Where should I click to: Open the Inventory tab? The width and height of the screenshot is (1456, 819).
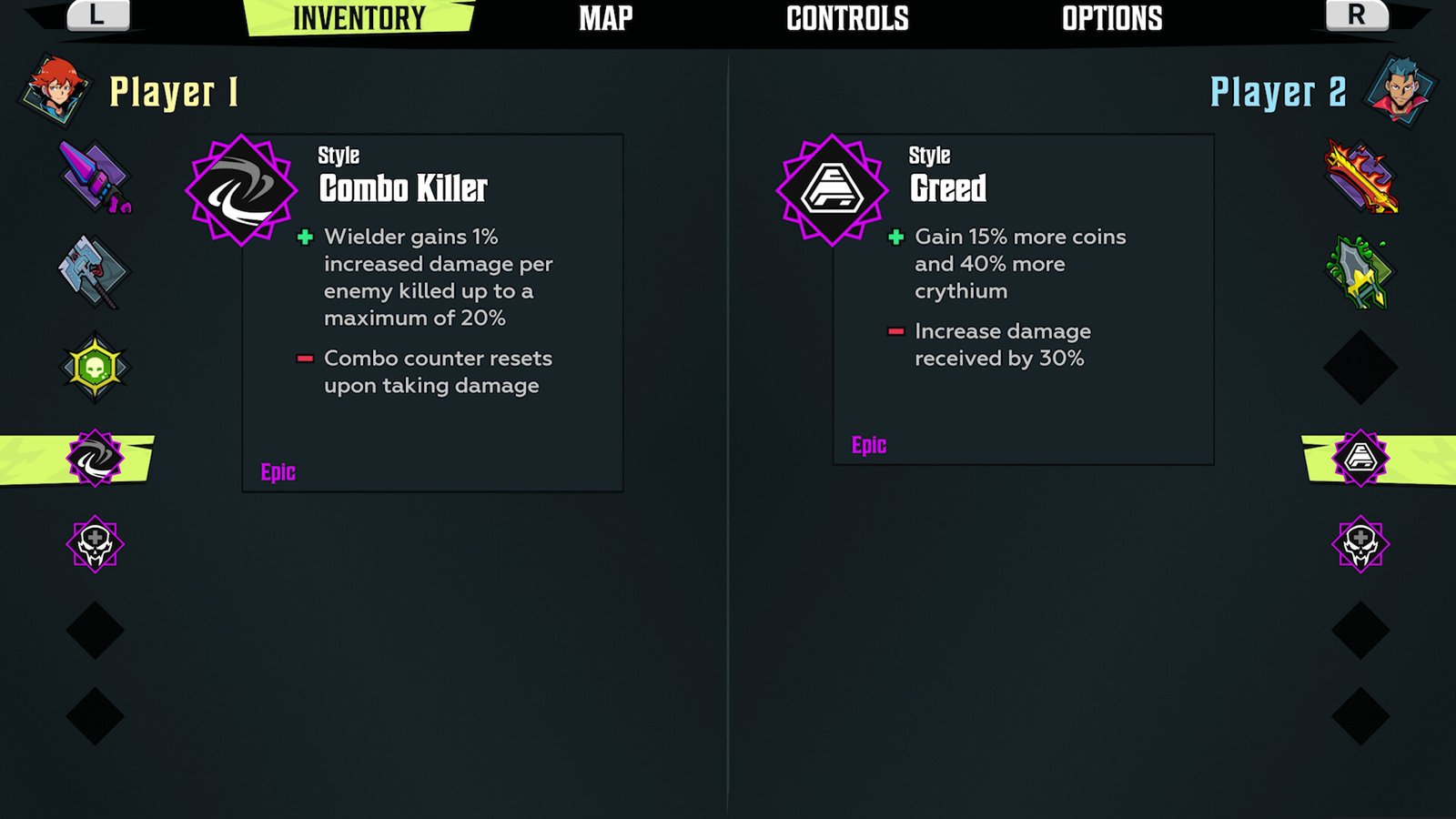click(x=359, y=18)
